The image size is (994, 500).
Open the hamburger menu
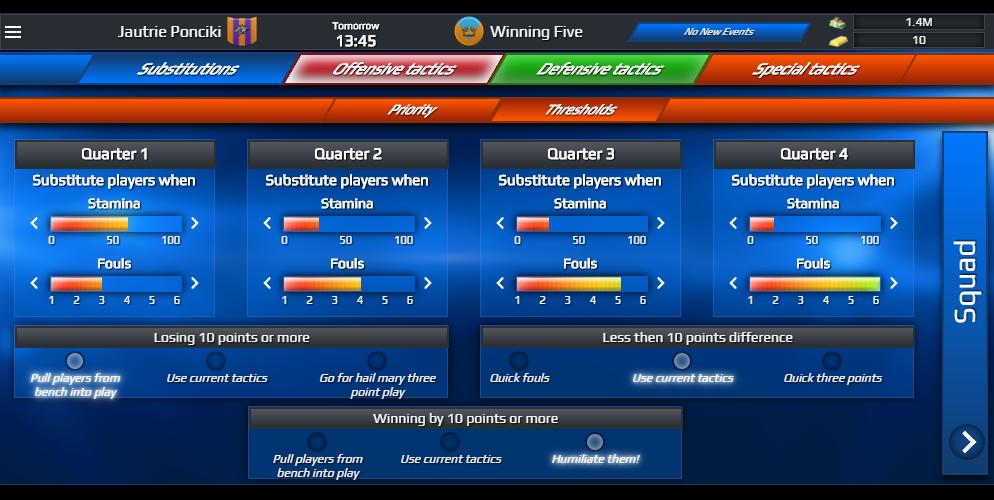13,32
